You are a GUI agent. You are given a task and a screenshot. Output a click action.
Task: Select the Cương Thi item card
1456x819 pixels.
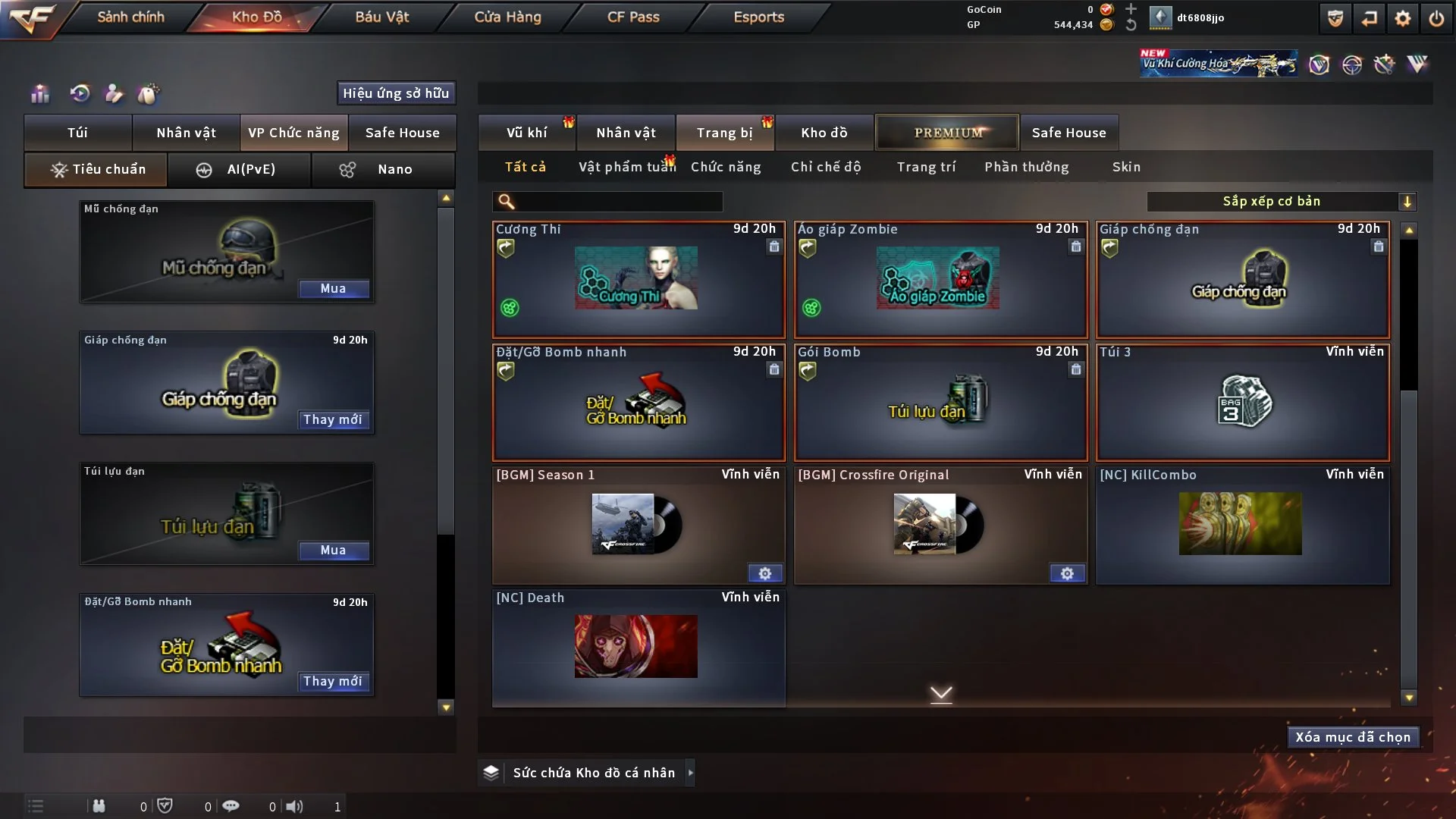(638, 279)
